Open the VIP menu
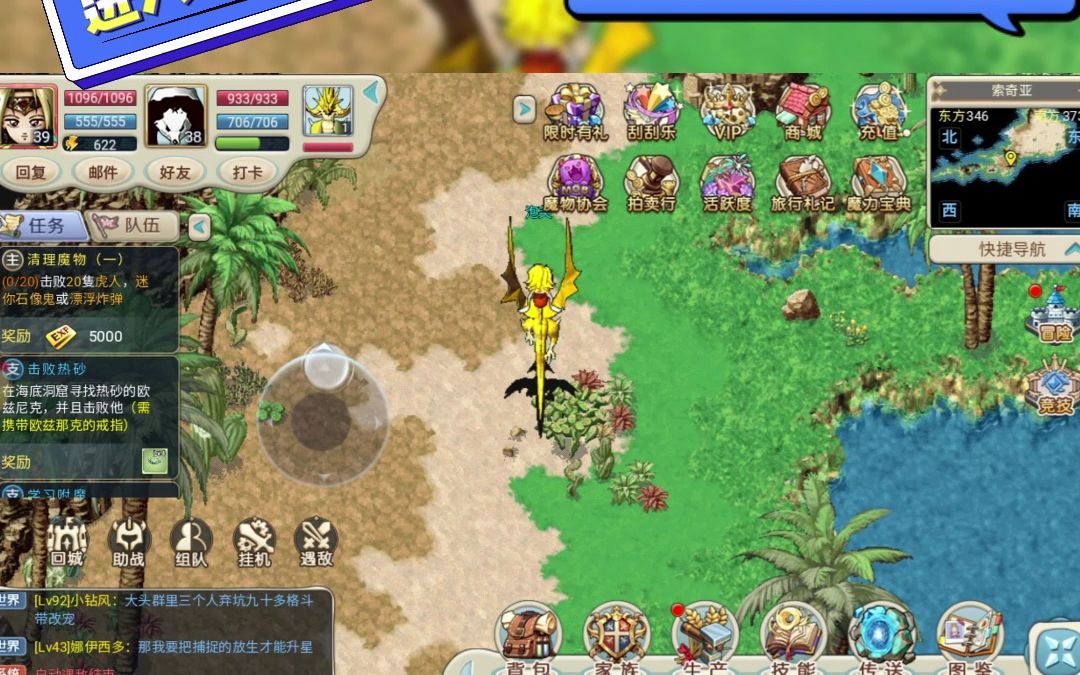The image size is (1080, 675). tap(727, 110)
